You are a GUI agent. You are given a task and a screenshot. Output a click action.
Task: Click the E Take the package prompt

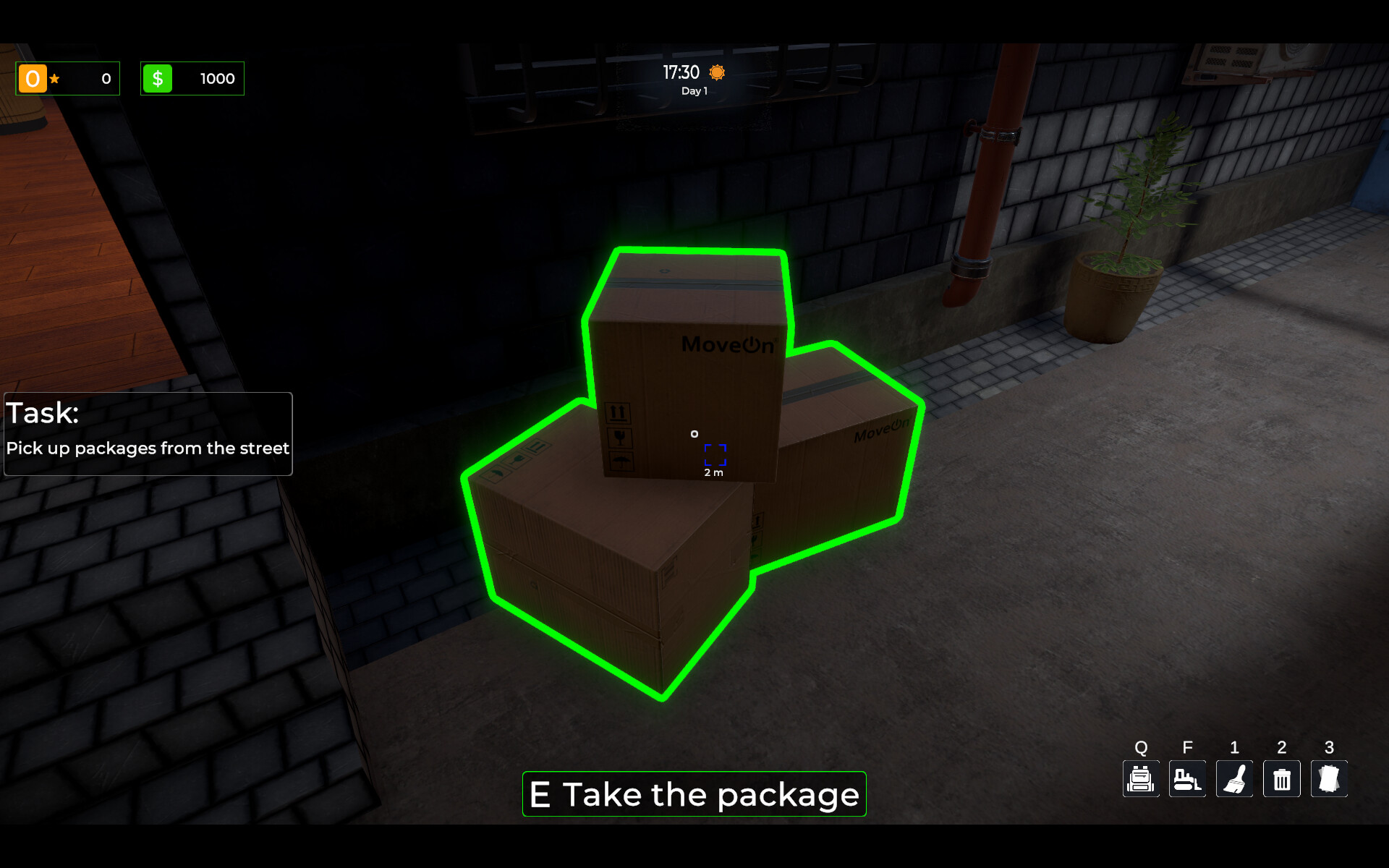click(x=693, y=794)
